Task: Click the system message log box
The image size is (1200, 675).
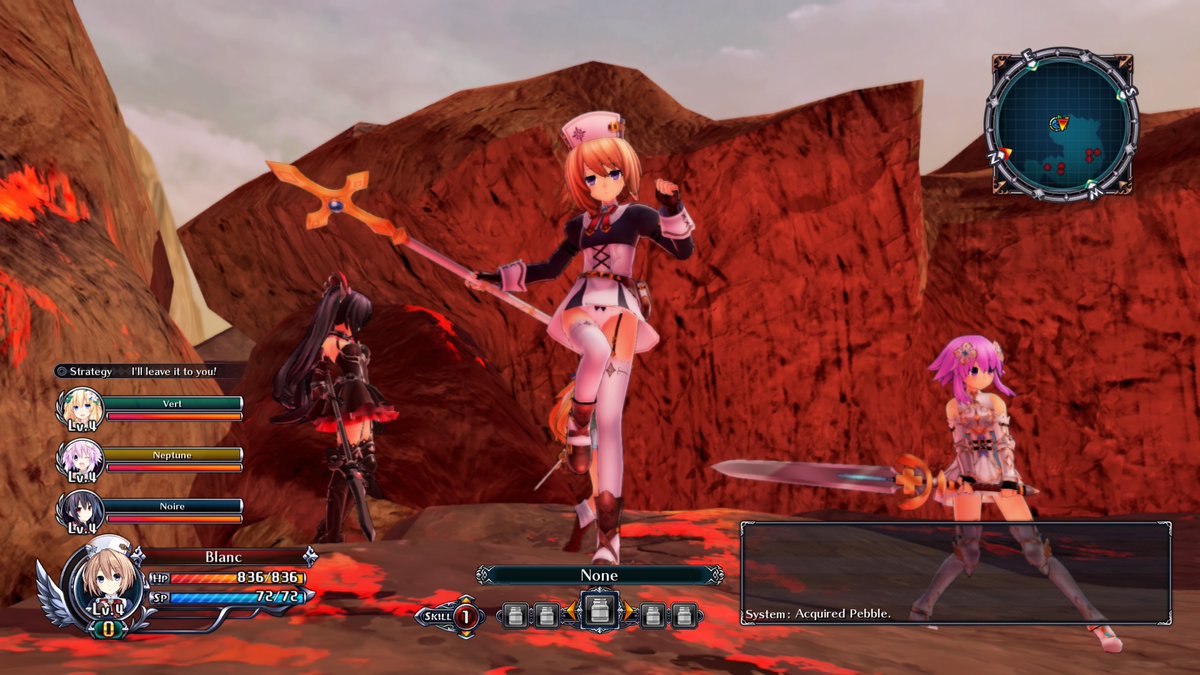Action: [955, 572]
